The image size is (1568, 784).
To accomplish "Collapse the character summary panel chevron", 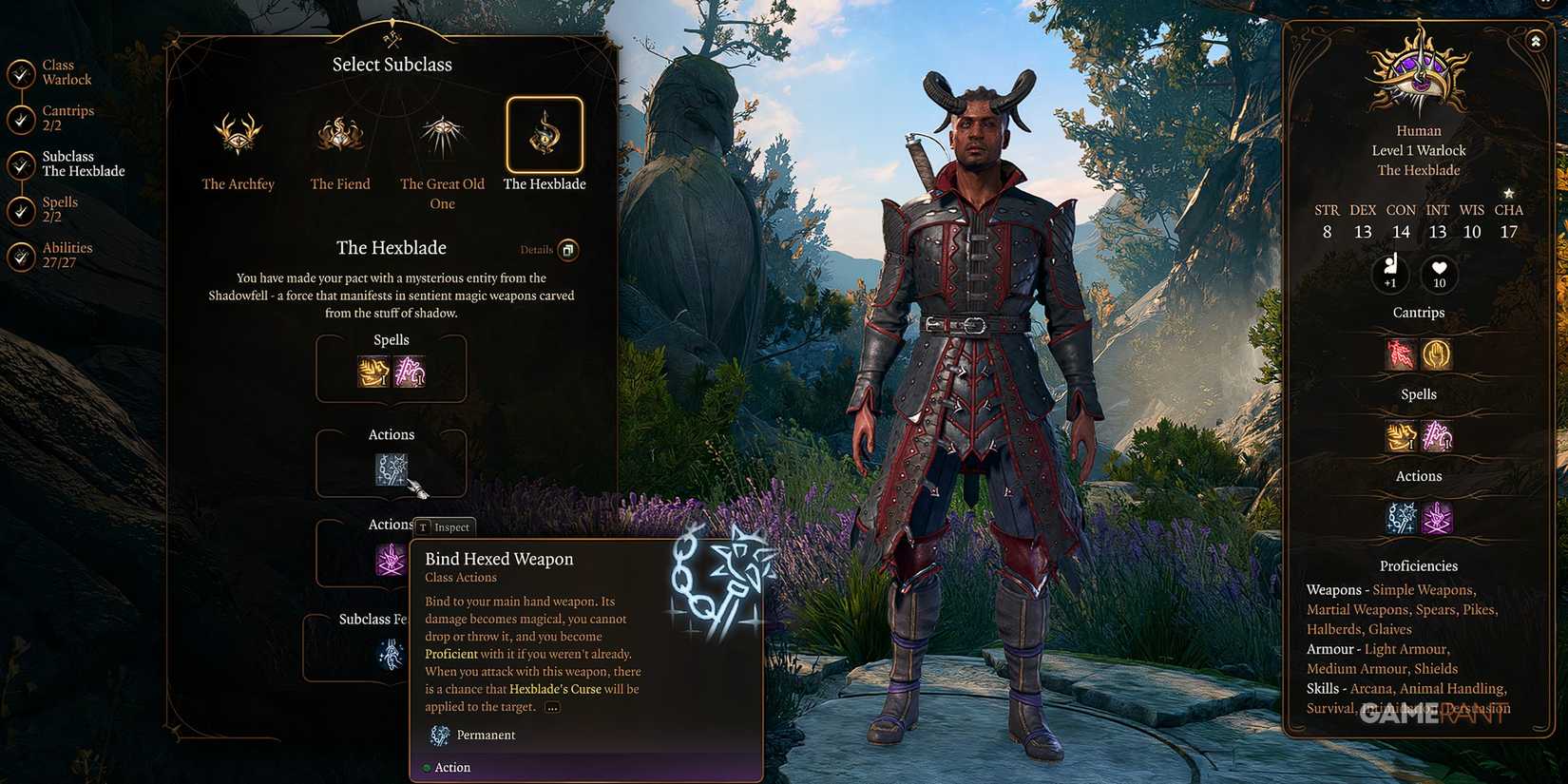I will click(1537, 41).
